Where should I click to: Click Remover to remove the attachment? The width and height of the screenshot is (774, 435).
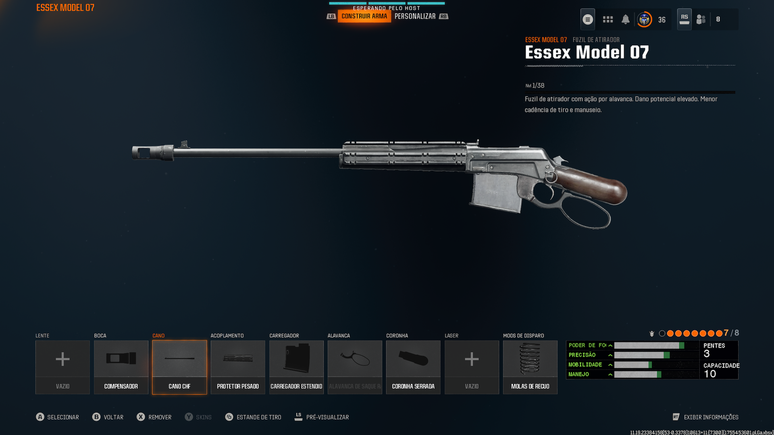(x=154, y=417)
